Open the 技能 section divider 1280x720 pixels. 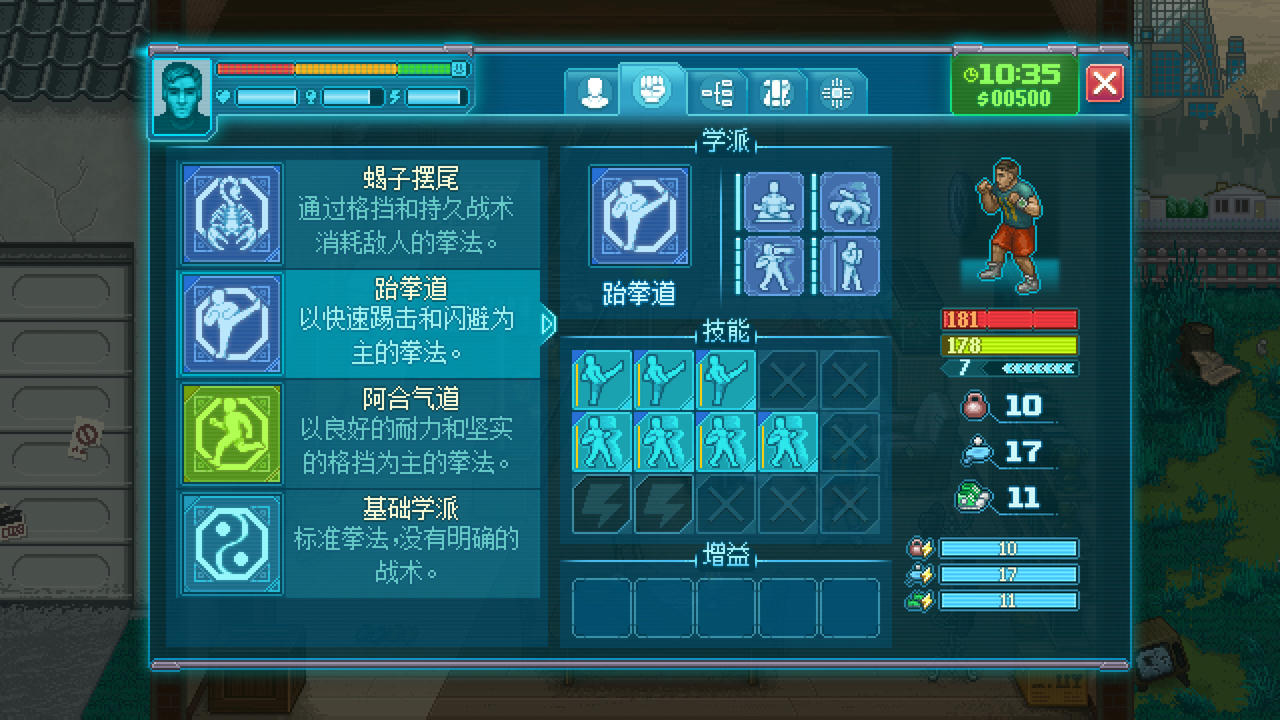(x=725, y=332)
